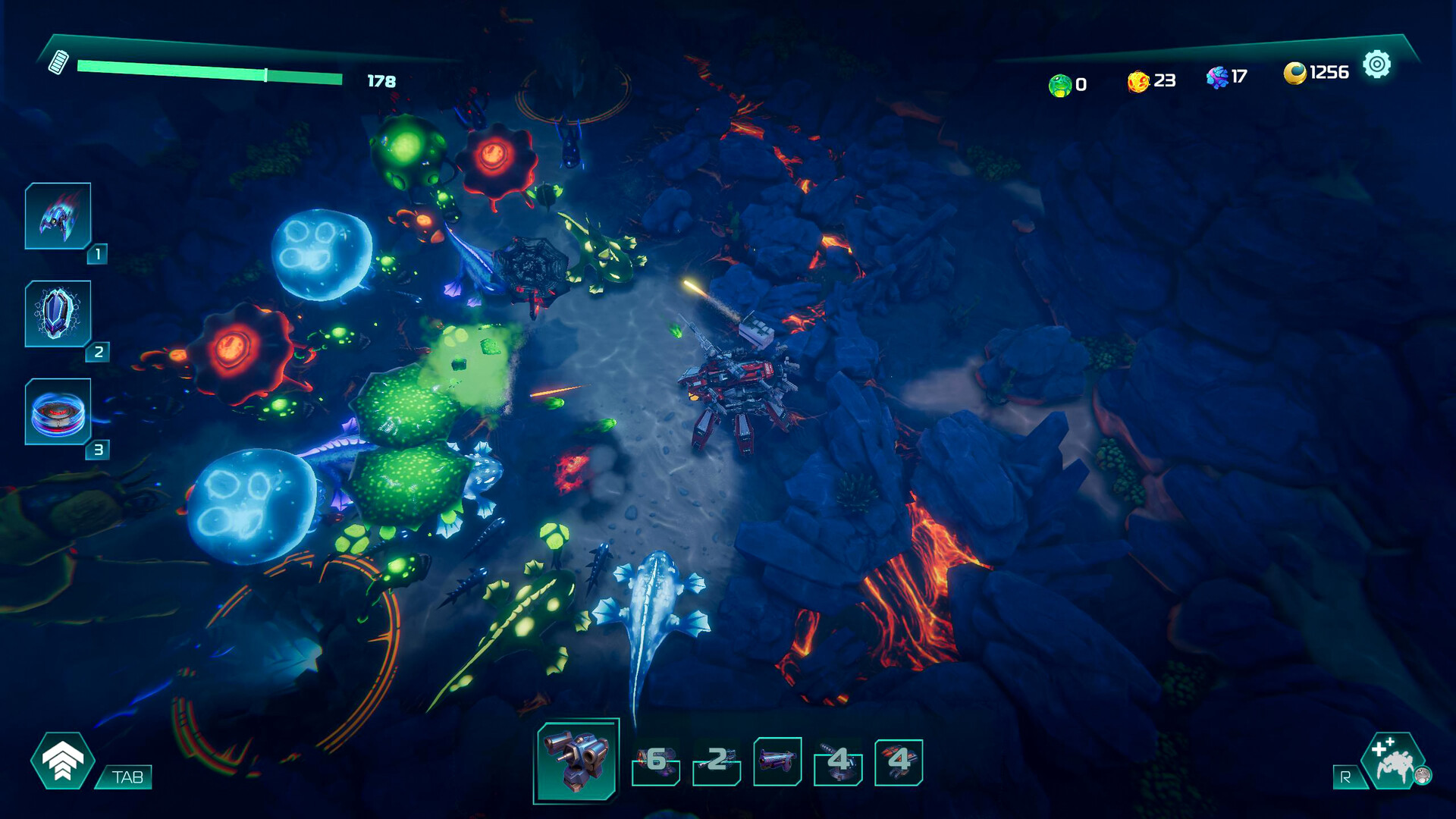This screenshot has height=819, width=1456.
Task: Deploy the red disc mine ability
Action: [x=58, y=412]
